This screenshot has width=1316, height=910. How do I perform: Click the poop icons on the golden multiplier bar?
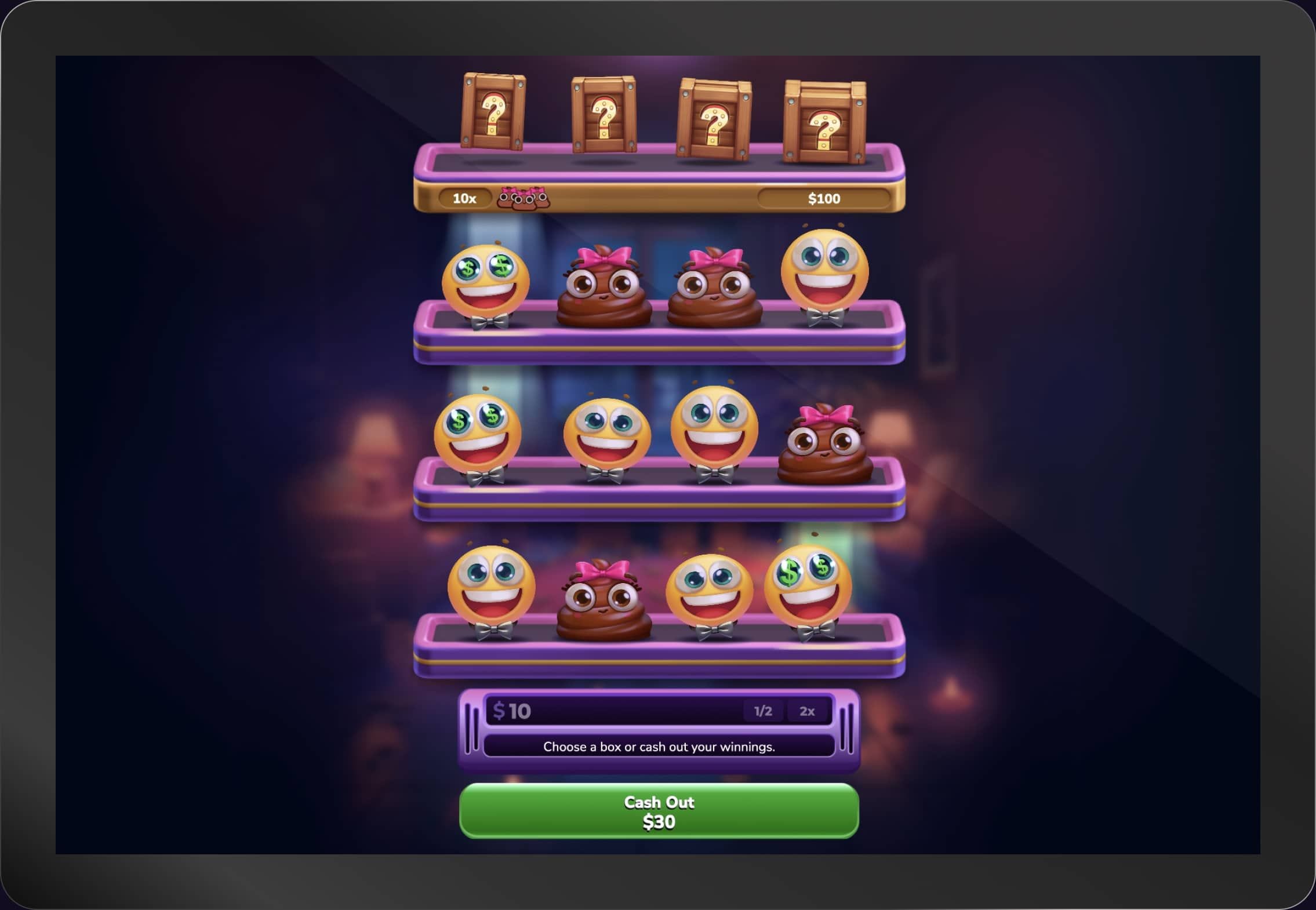tap(525, 198)
